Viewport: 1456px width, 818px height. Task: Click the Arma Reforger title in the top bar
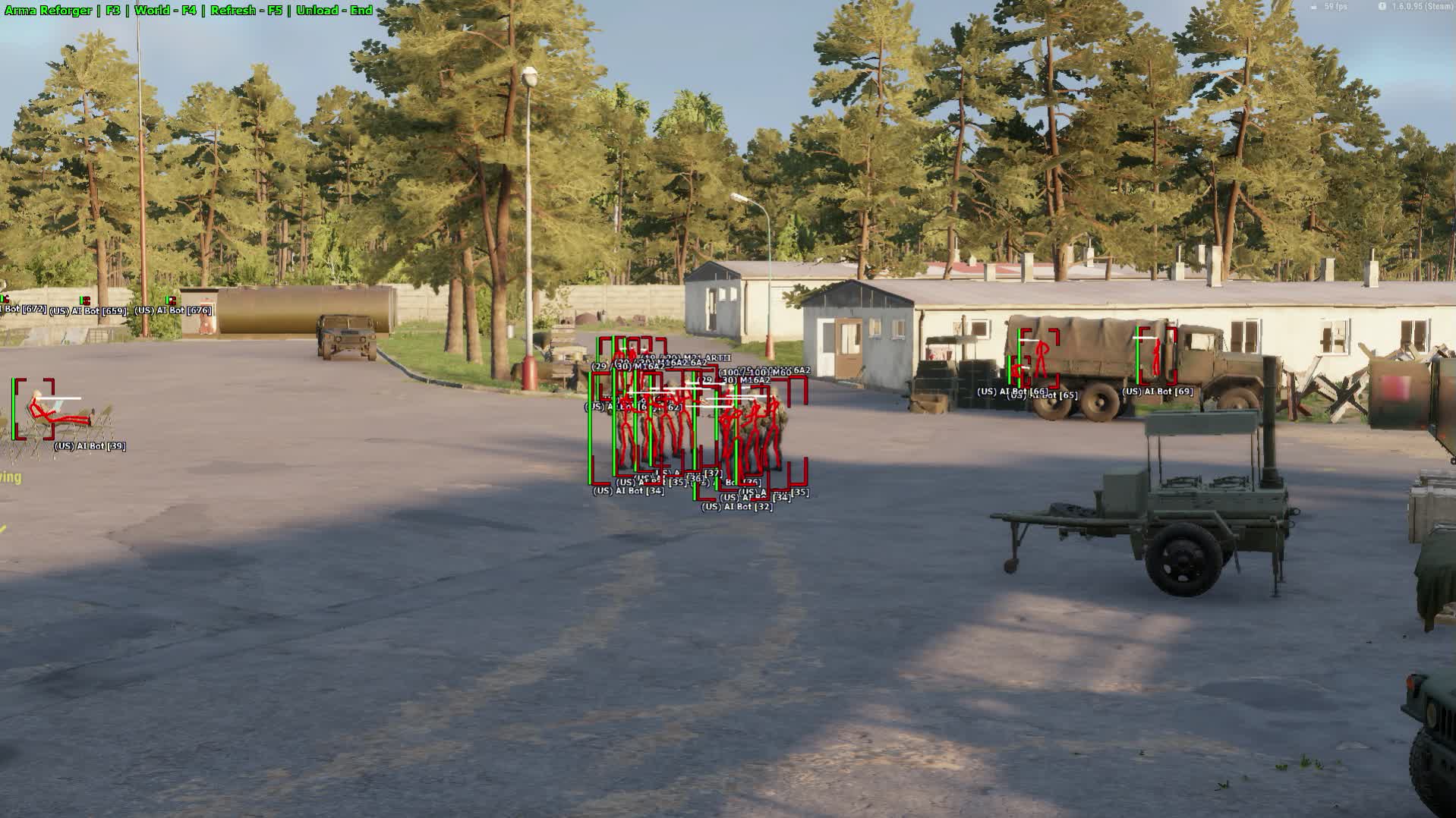(x=47, y=11)
